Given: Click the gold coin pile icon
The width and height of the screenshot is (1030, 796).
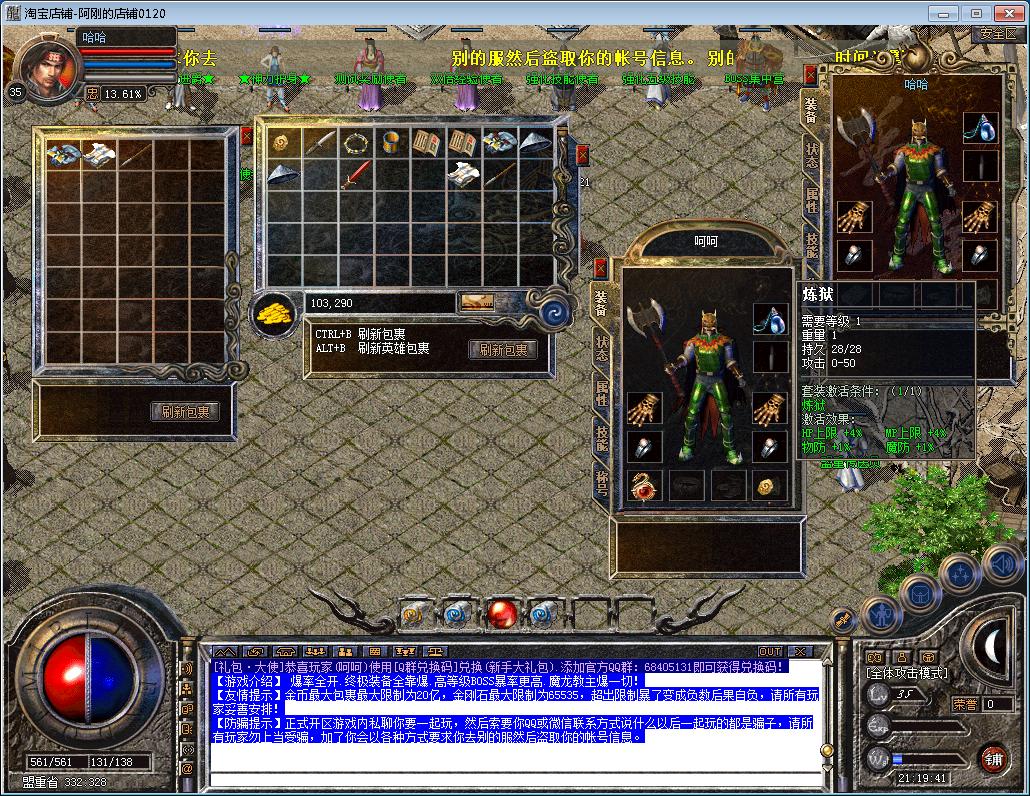Looking at the screenshot, I should 272,311.
